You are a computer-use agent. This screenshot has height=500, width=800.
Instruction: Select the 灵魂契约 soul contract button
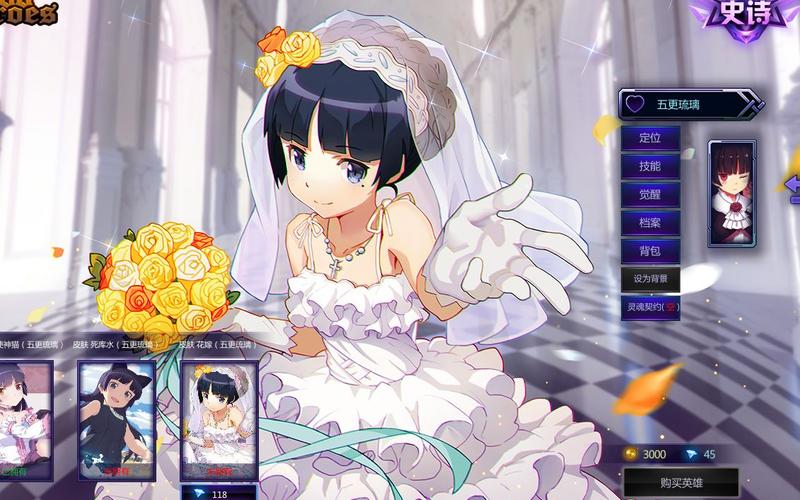tap(650, 308)
